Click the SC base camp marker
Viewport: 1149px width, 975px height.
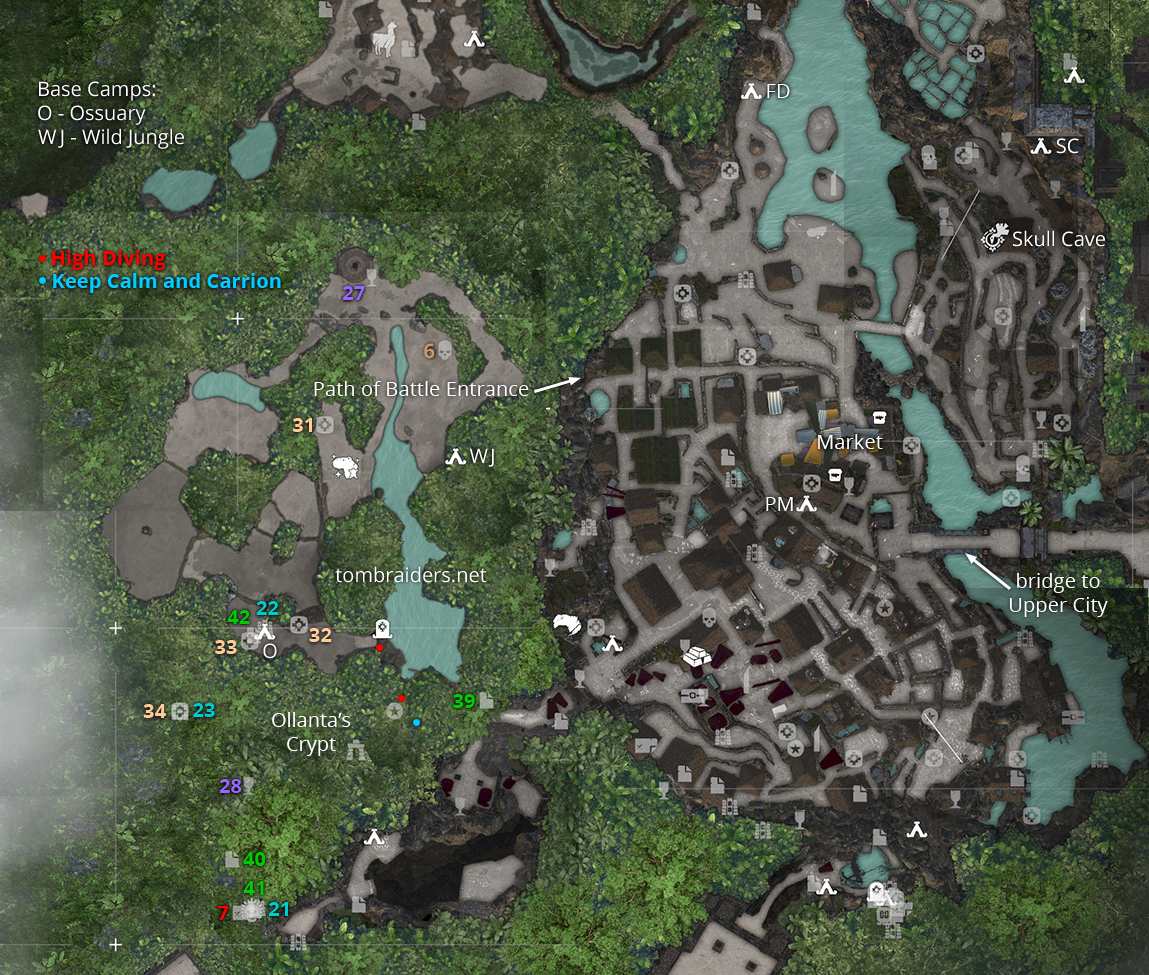coord(1041,146)
